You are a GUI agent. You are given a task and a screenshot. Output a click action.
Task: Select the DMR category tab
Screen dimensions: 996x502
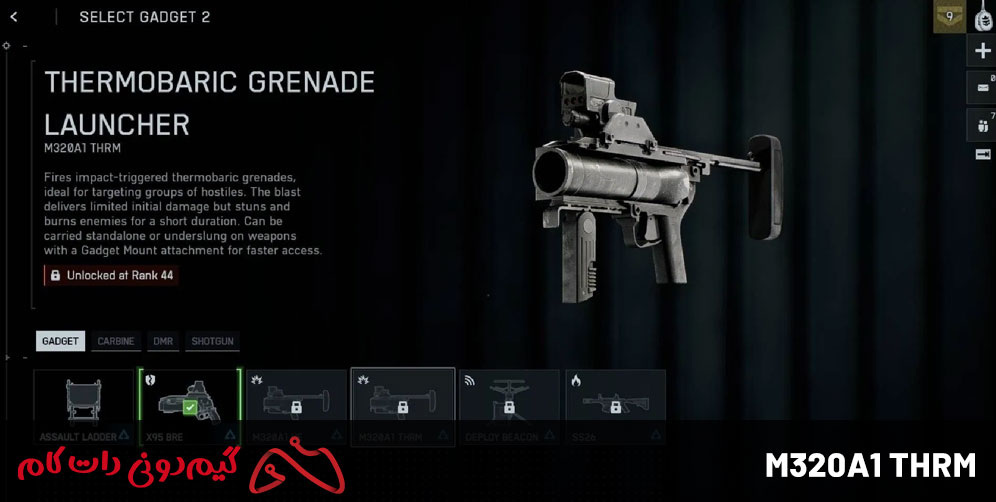pos(163,341)
